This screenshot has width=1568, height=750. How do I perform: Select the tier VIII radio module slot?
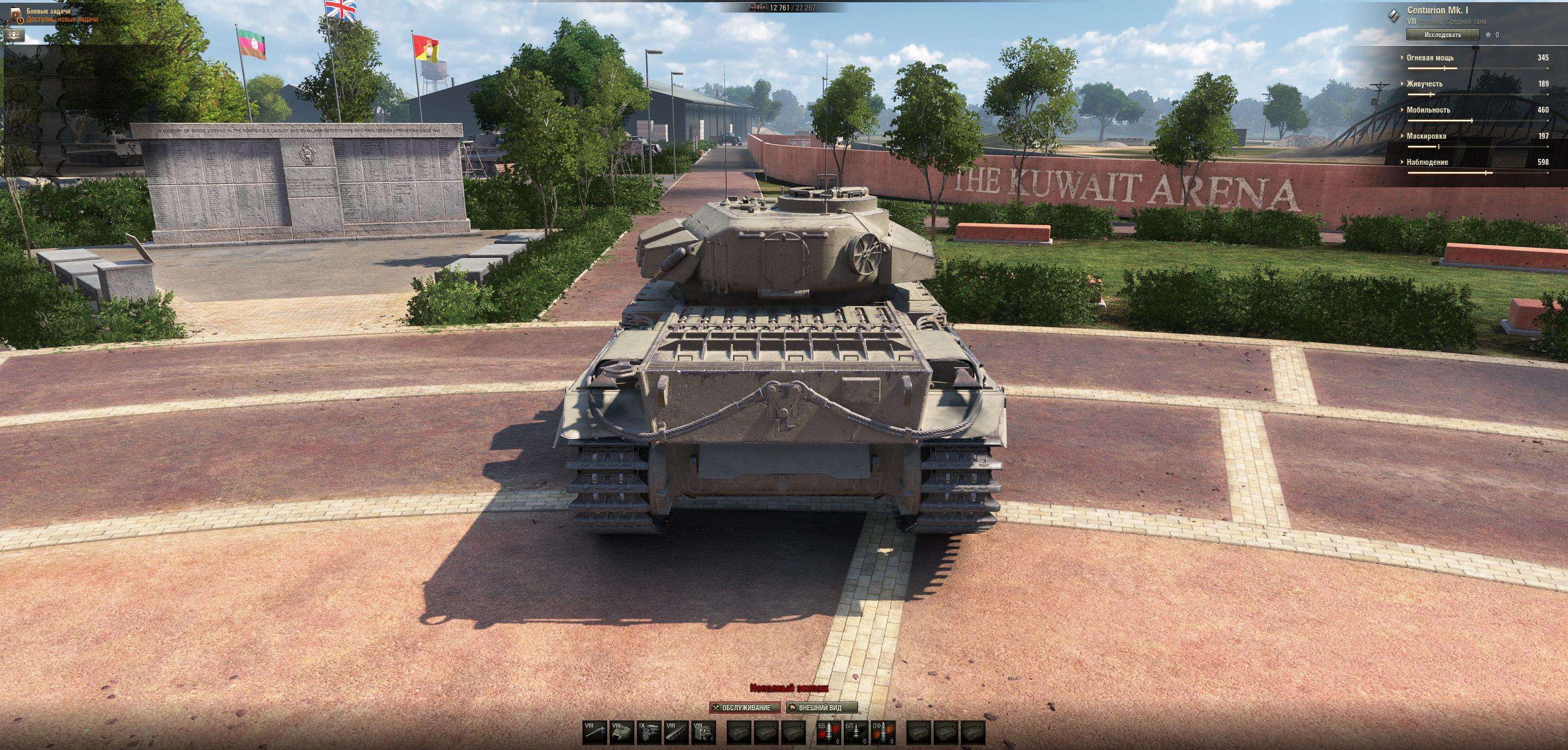pyautogui.click(x=703, y=733)
